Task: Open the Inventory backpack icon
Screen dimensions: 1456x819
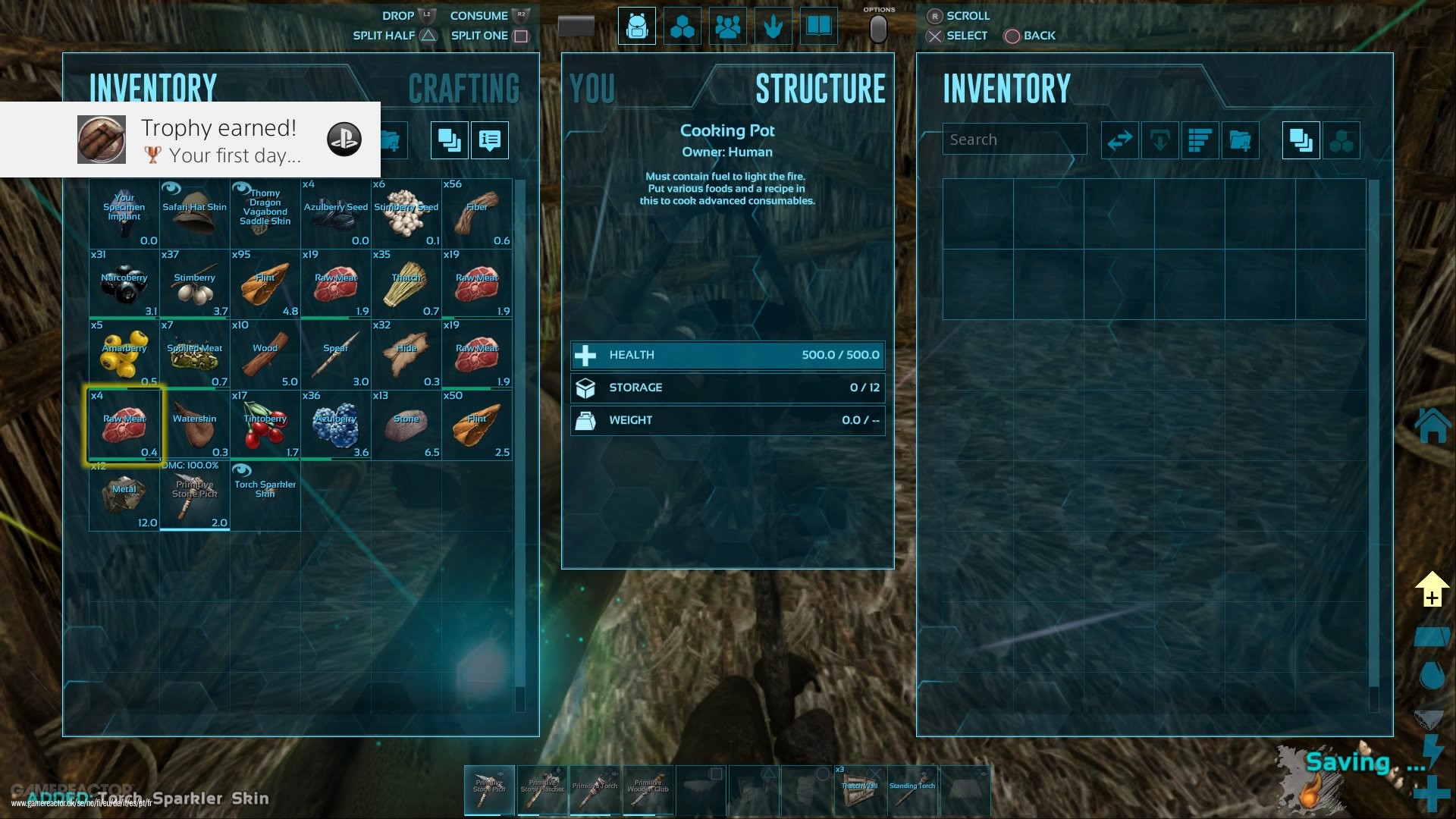Action: (636, 25)
